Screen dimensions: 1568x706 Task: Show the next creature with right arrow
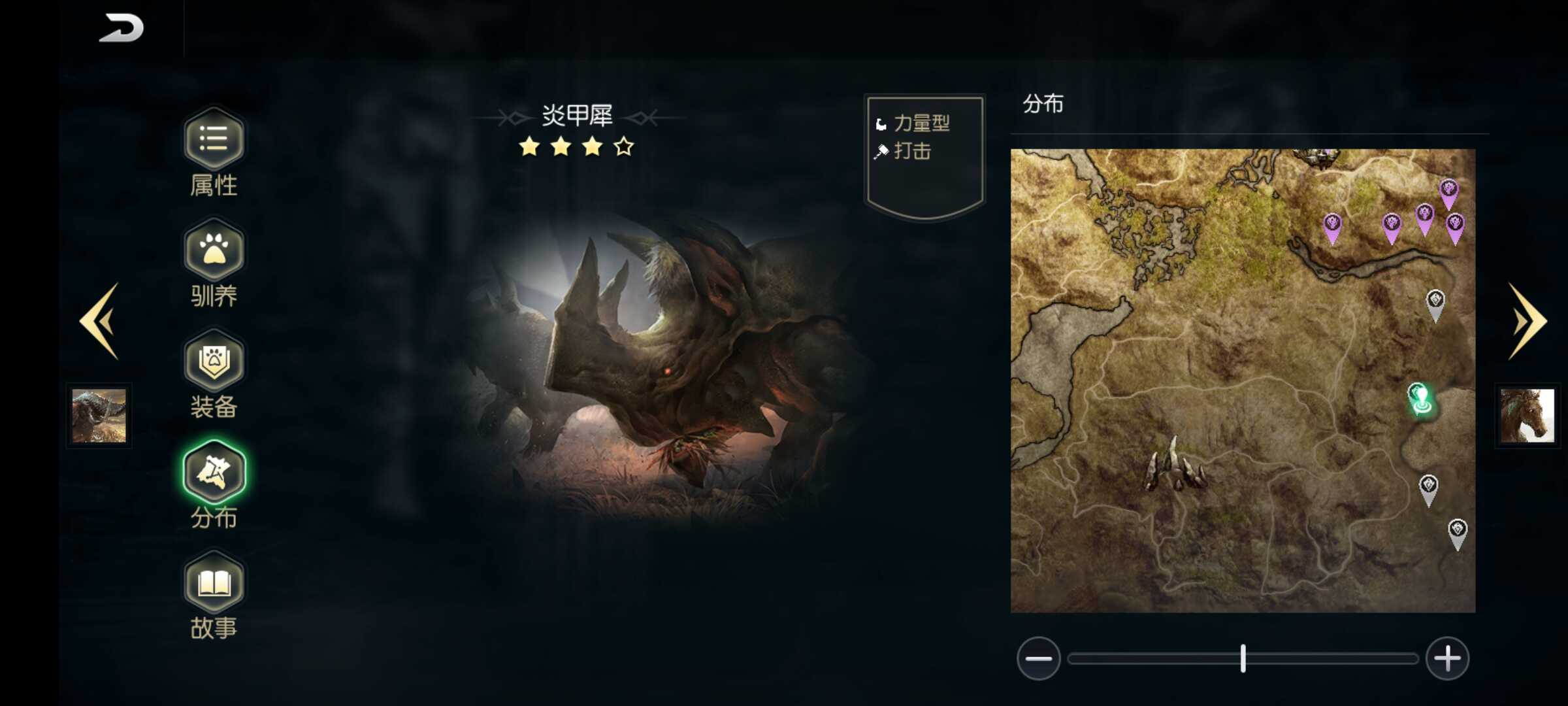click(x=1527, y=321)
